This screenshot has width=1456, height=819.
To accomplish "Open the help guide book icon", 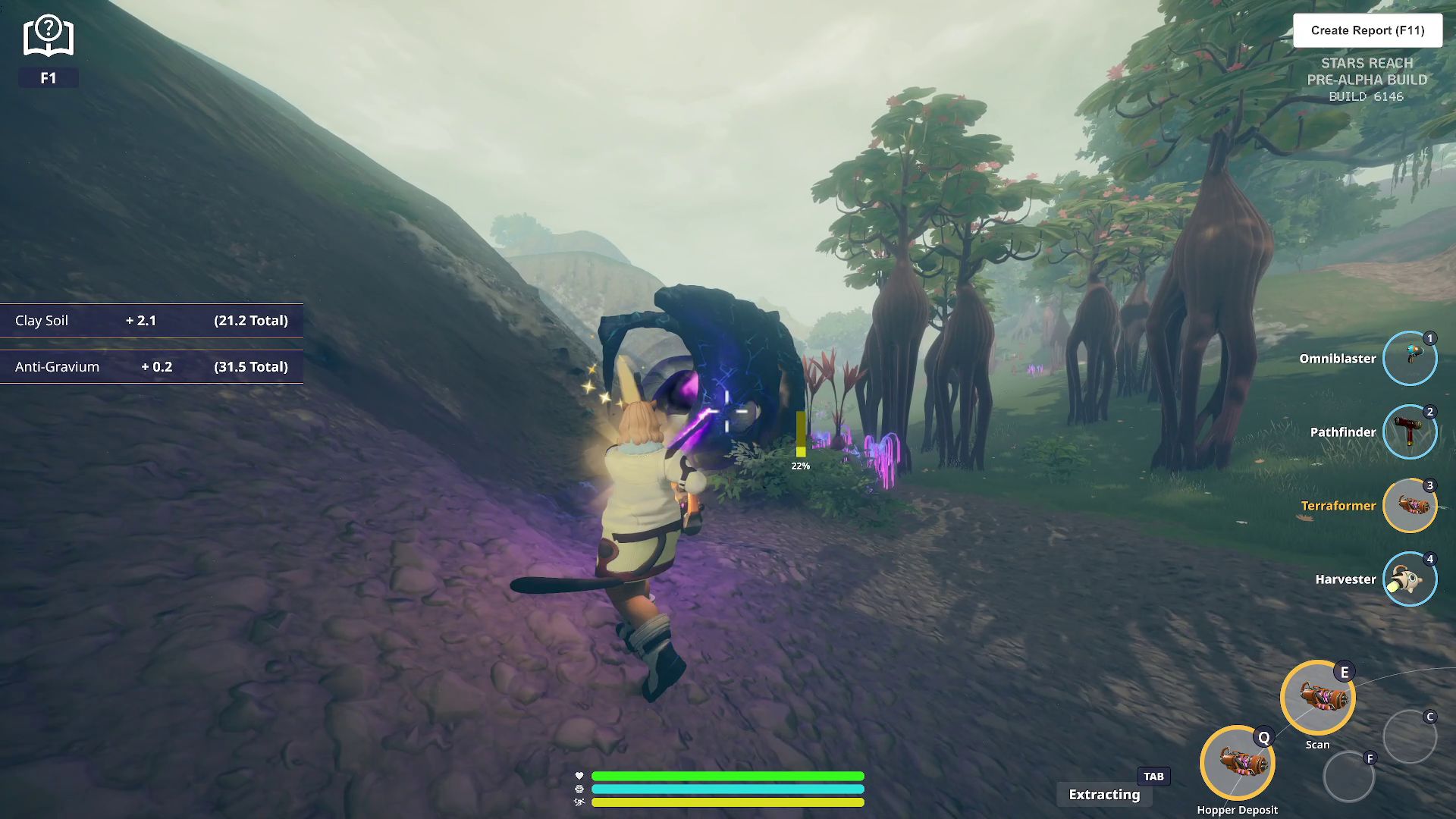I will coord(48,36).
